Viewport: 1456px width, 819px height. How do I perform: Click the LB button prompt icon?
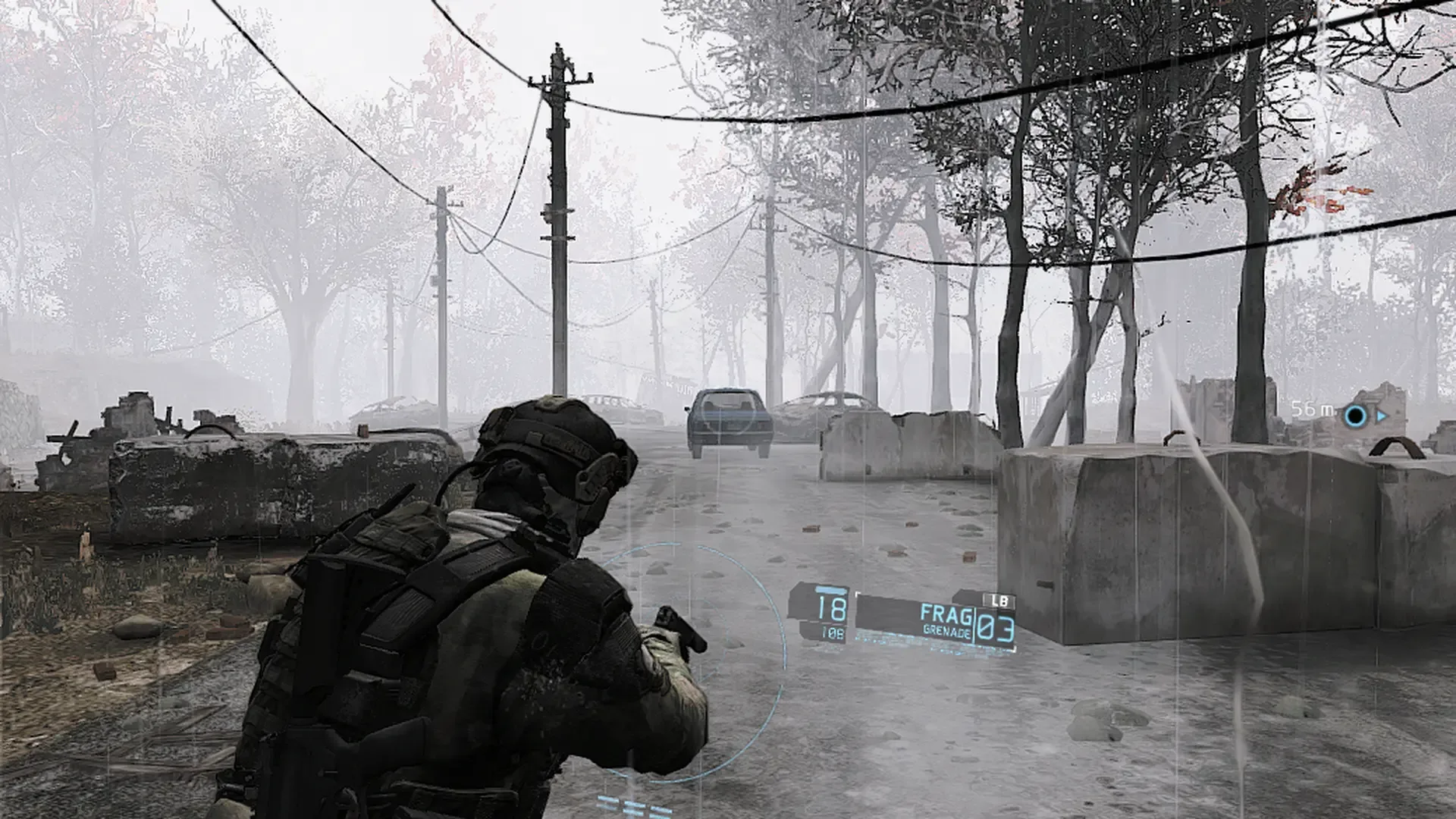click(999, 599)
